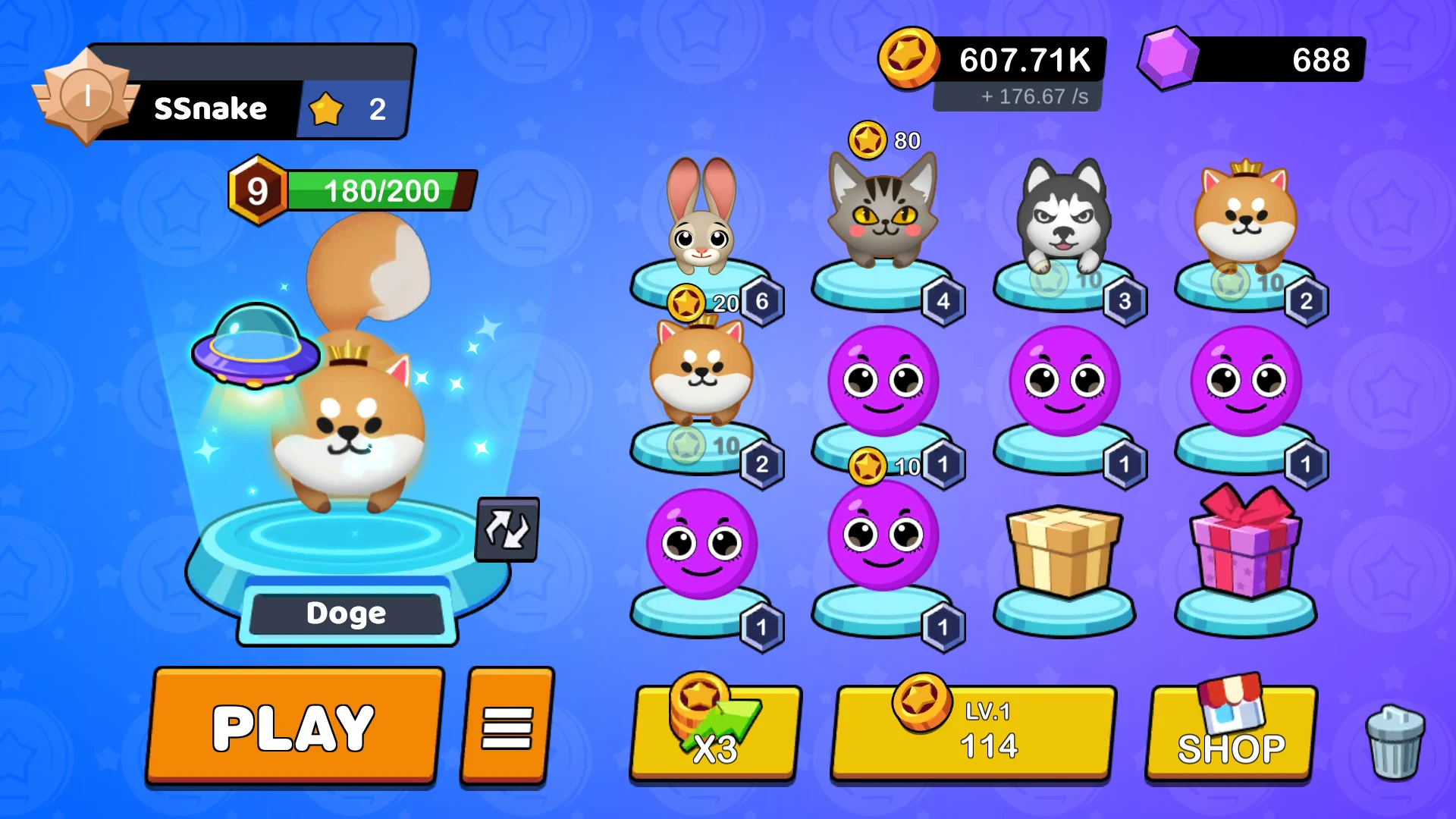Start the game with the PLAY button
Image resolution: width=1456 pixels, height=819 pixels.
click(x=294, y=726)
